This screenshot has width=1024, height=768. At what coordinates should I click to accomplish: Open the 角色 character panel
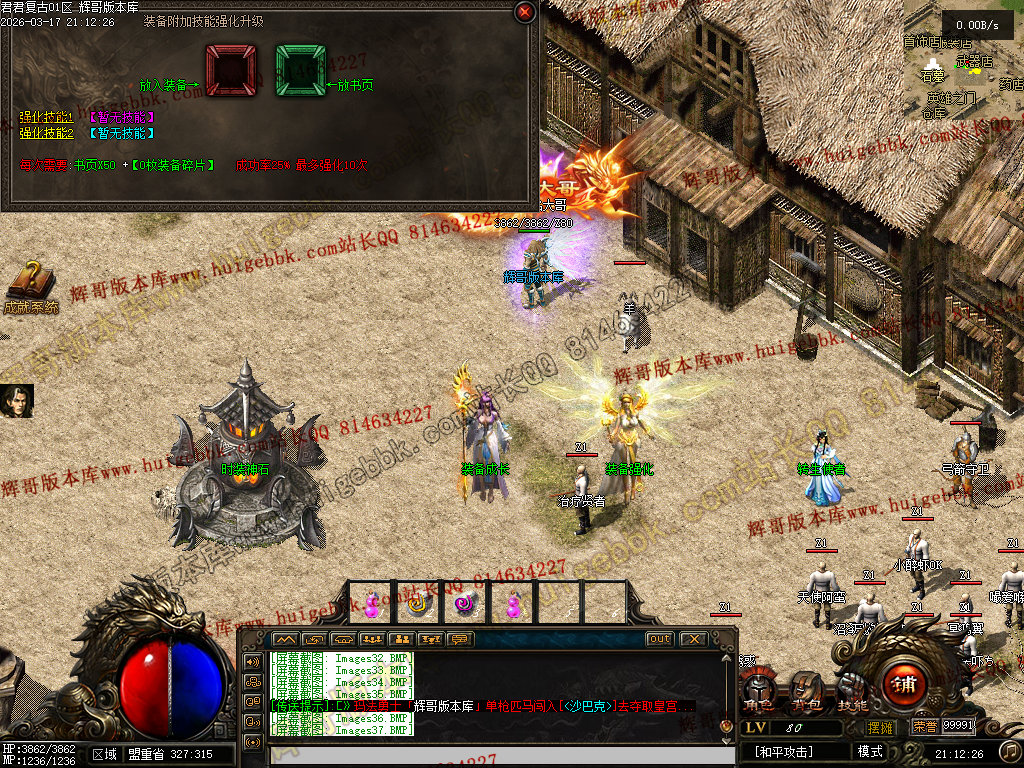tap(760, 691)
